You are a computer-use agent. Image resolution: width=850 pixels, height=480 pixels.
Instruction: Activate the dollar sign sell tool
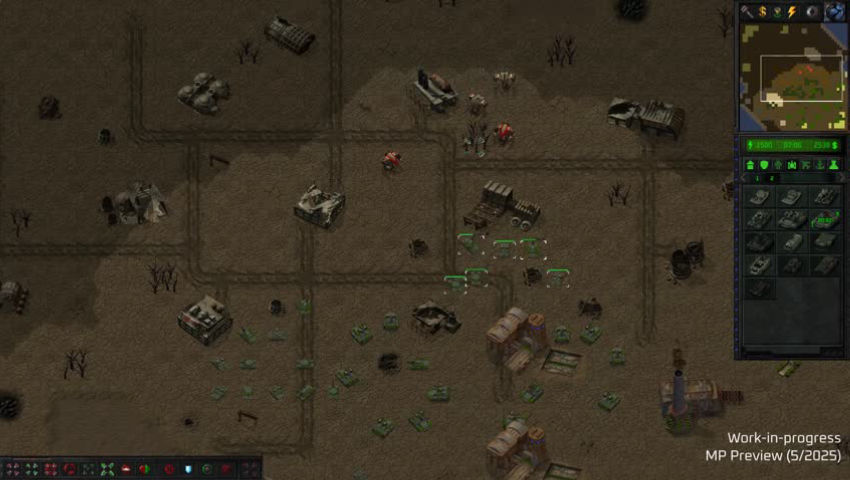click(x=762, y=11)
